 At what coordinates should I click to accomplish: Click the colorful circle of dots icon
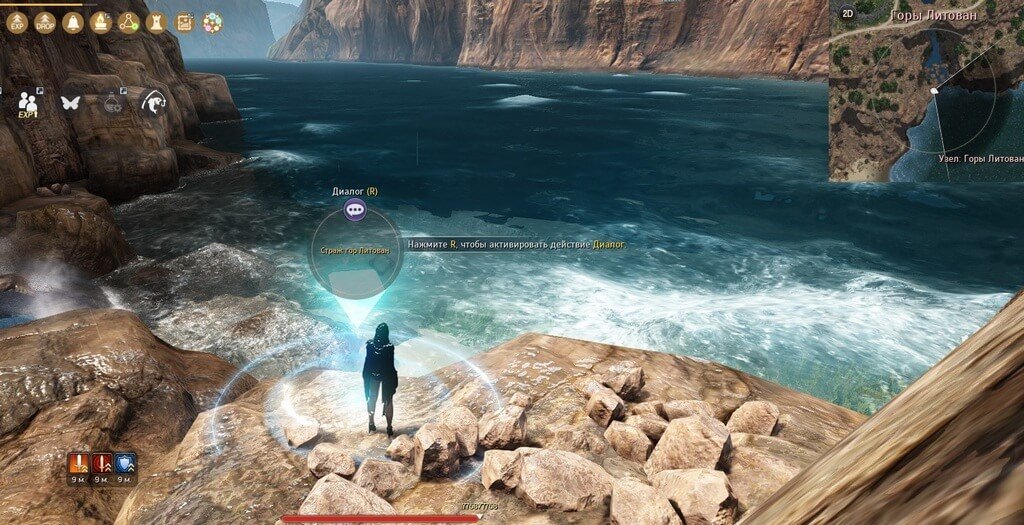click(x=212, y=22)
